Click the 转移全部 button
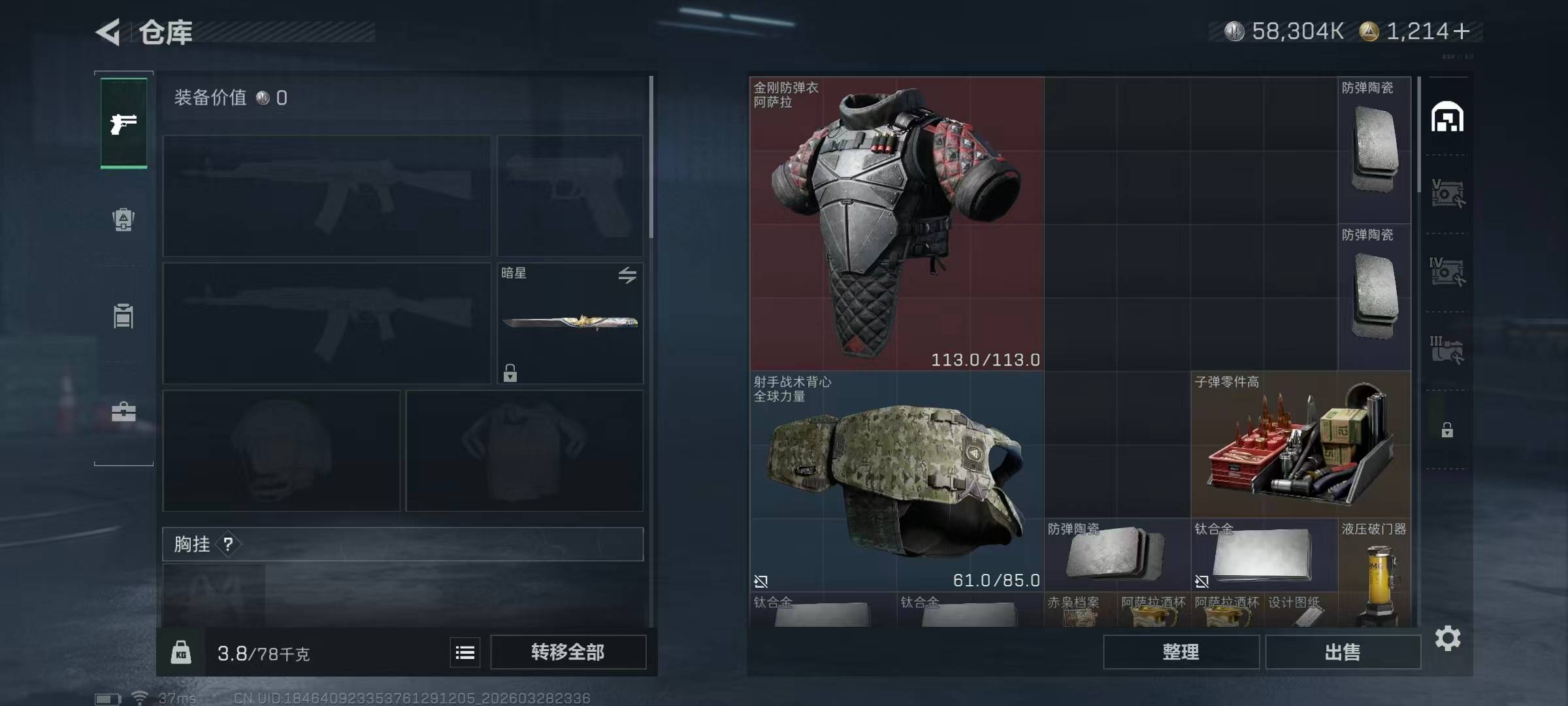The image size is (1568, 706). click(568, 652)
